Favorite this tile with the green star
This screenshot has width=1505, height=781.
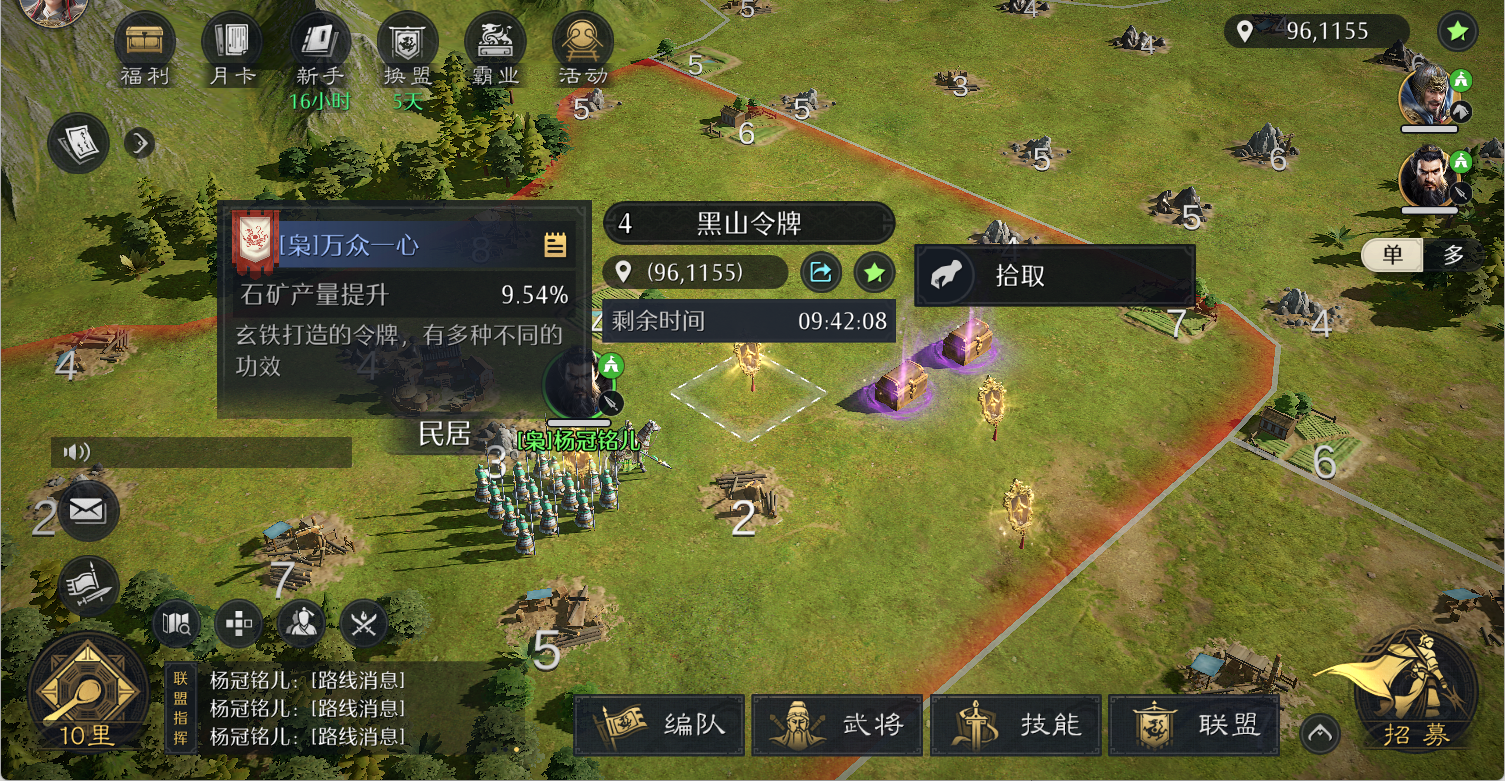point(874,272)
